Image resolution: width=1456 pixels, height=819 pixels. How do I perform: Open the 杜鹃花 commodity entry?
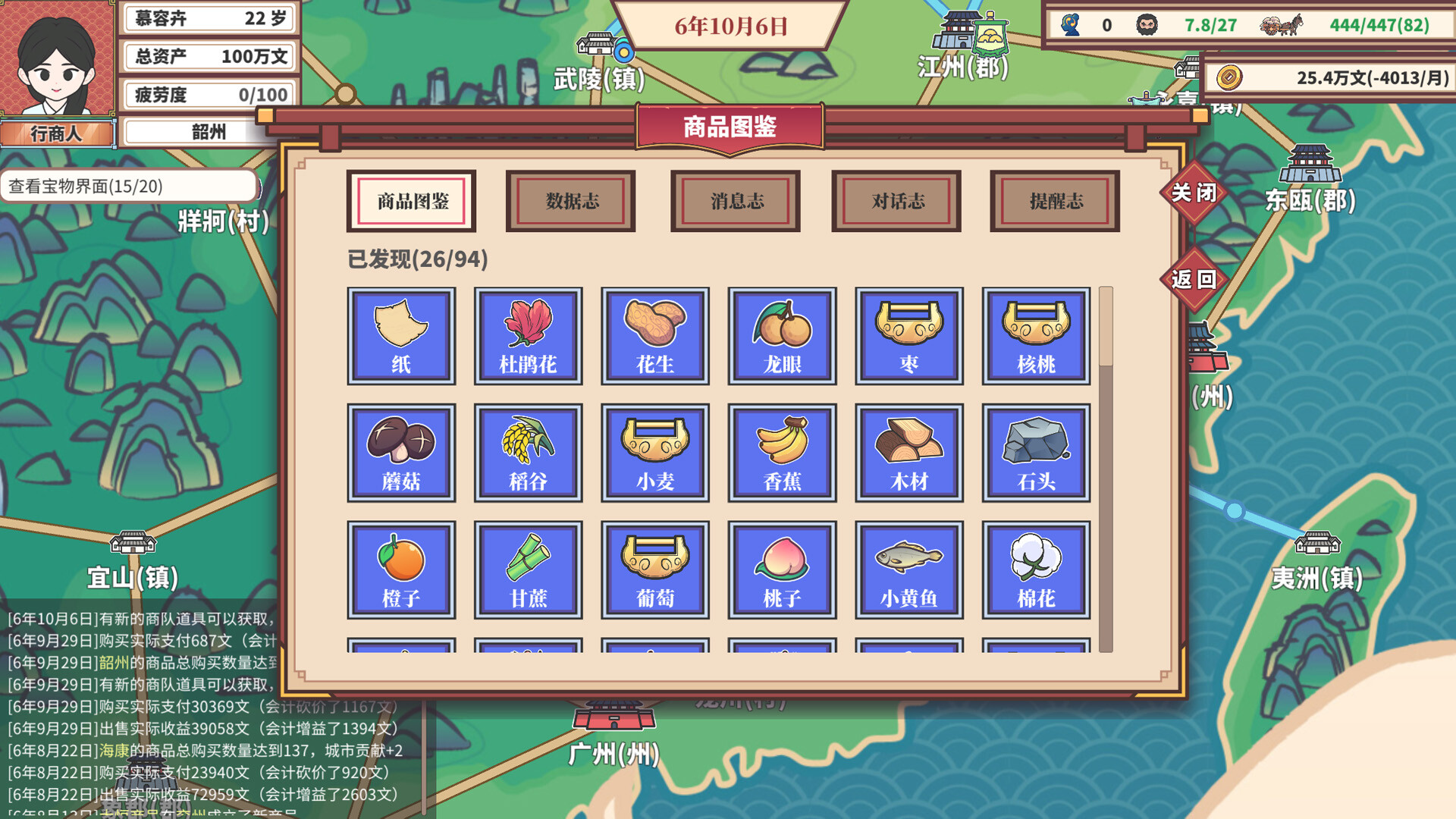[x=528, y=336]
